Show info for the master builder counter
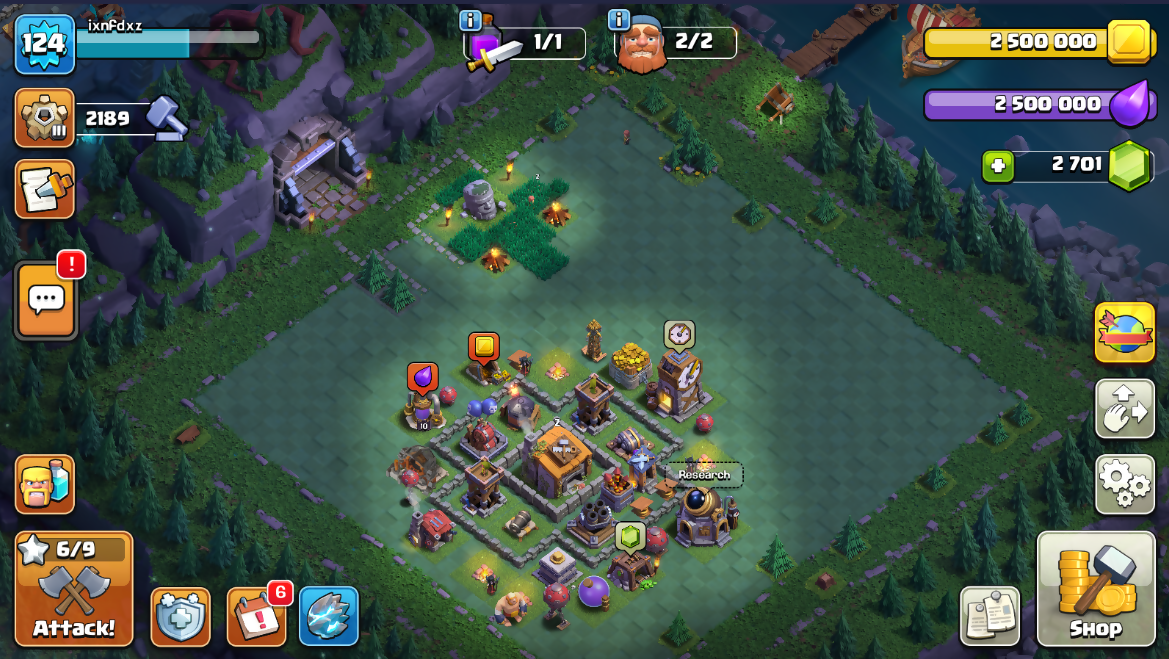This screenshot has width=1169, height=659. 619,20
